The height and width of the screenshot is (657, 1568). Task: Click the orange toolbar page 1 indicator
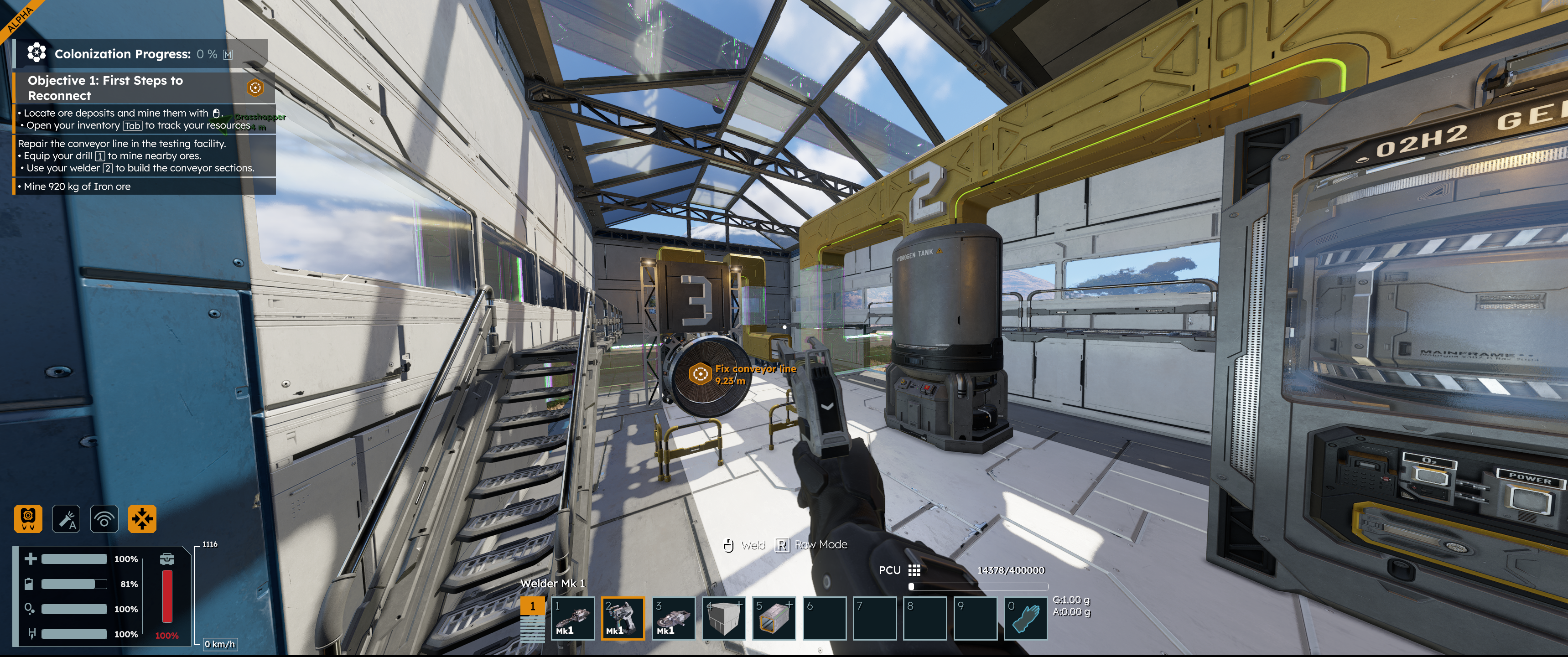pos(533,606)
